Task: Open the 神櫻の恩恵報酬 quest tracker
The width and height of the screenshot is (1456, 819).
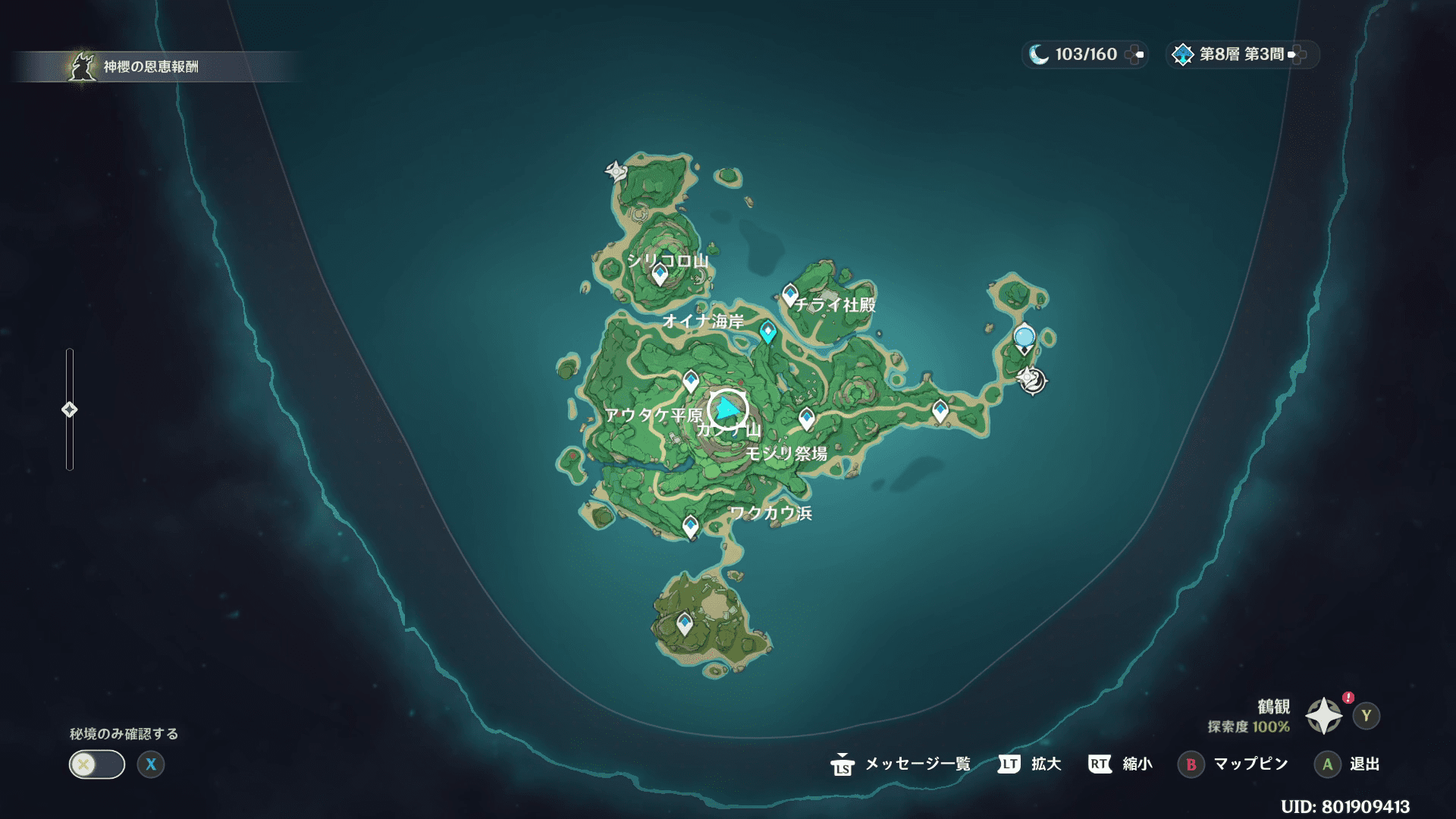Action: click(150, 67)
